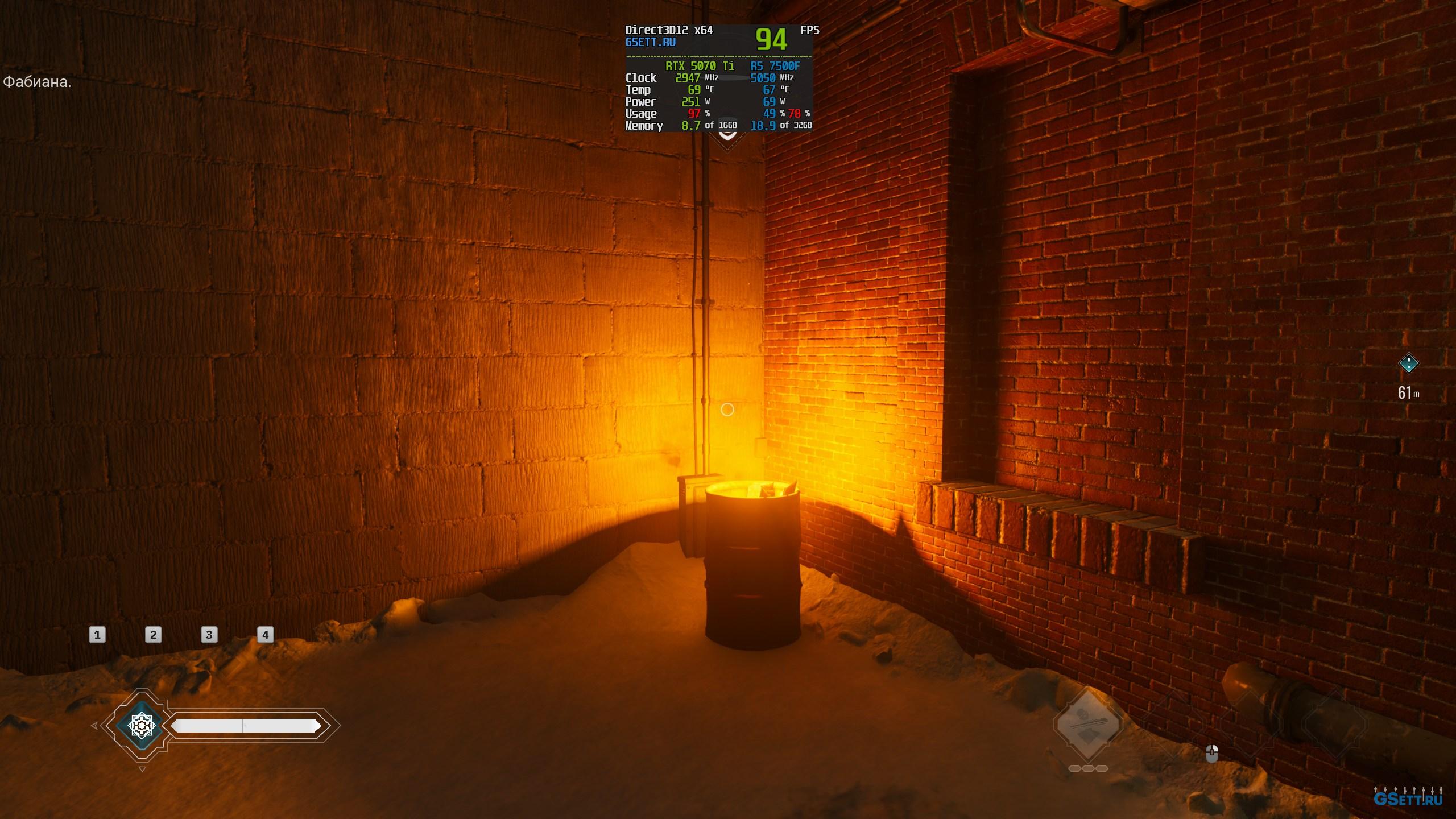Click the exclamation objective marker
The height and width of the screenshot is (819, 1456).
pos(1408,363)
